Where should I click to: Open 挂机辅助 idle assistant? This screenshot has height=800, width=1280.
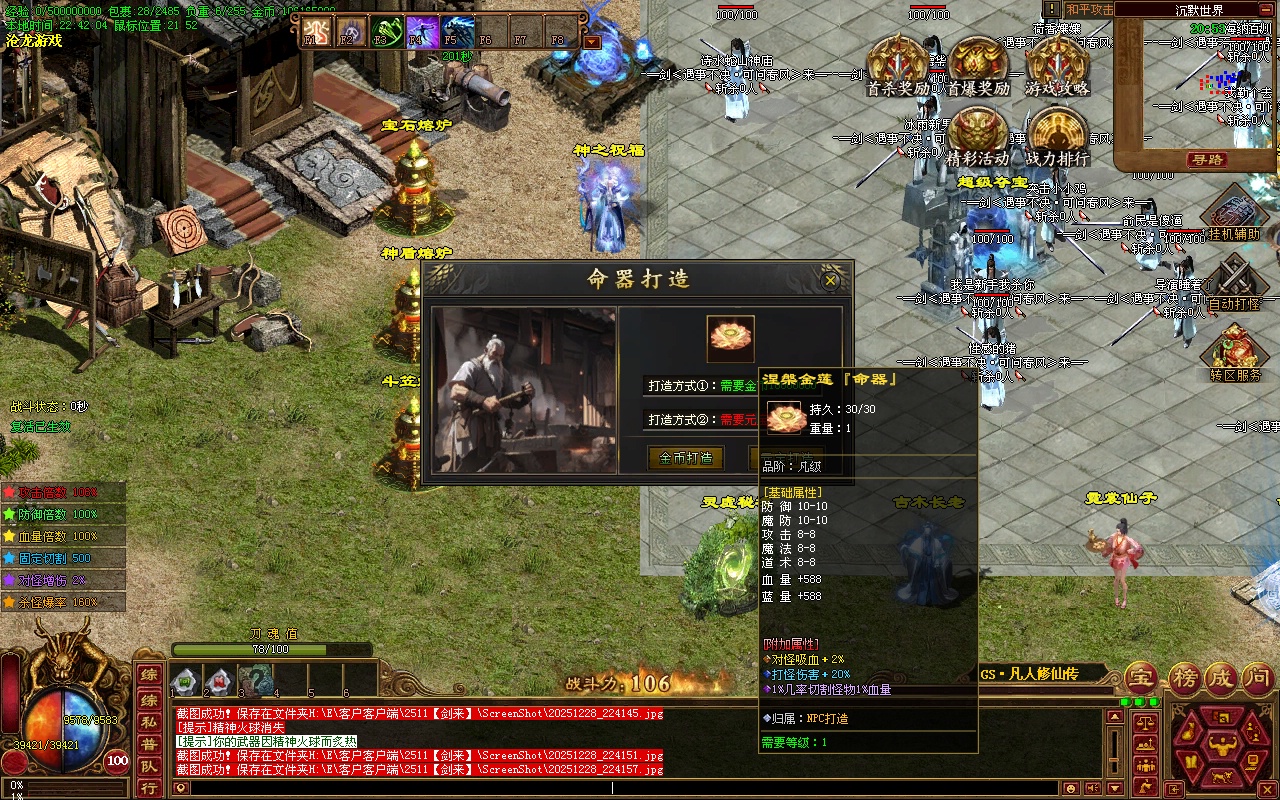1233,215
